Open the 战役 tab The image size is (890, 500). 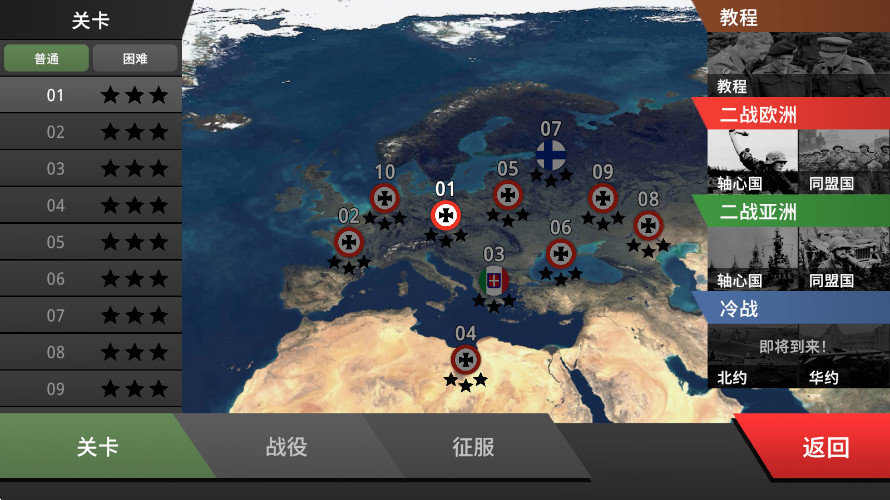(x=286, y=447)
